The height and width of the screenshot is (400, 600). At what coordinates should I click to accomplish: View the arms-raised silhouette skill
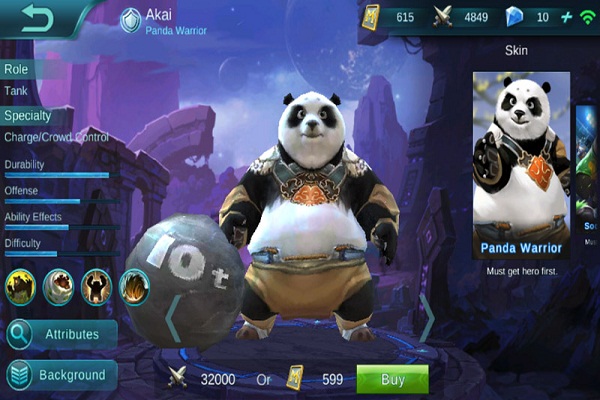pos(96,286)
